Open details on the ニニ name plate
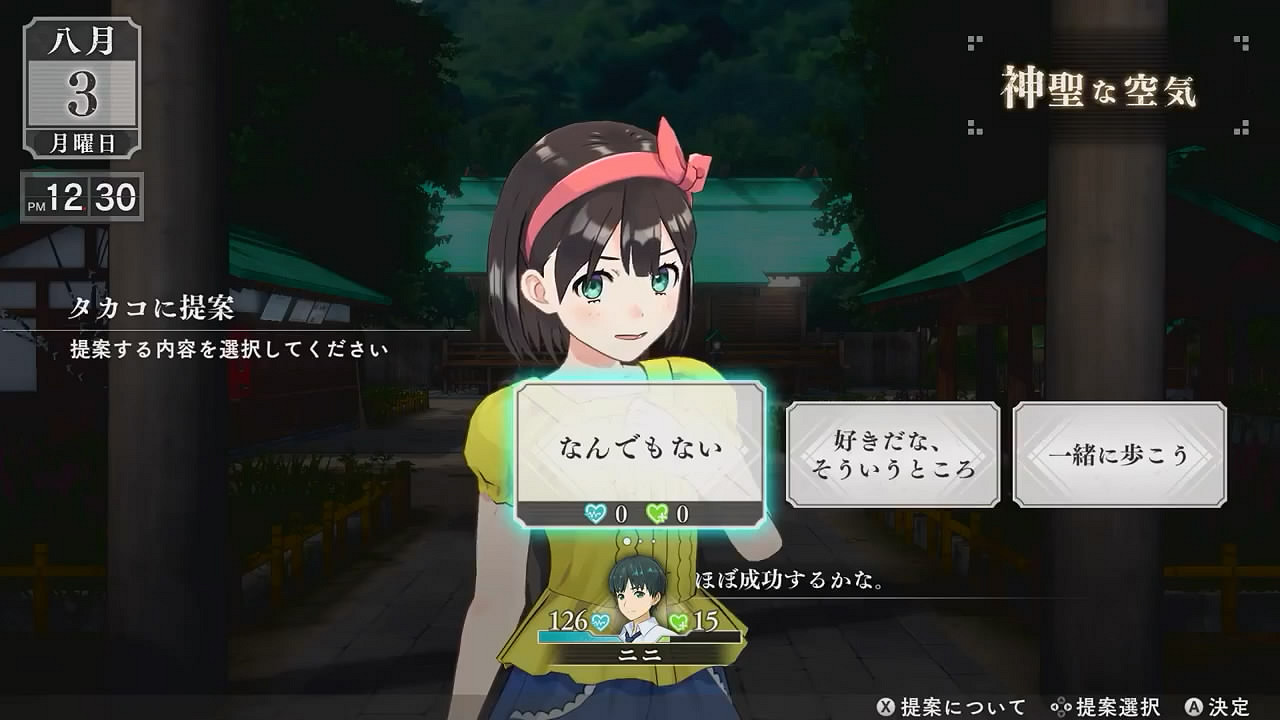 (638, 655)
